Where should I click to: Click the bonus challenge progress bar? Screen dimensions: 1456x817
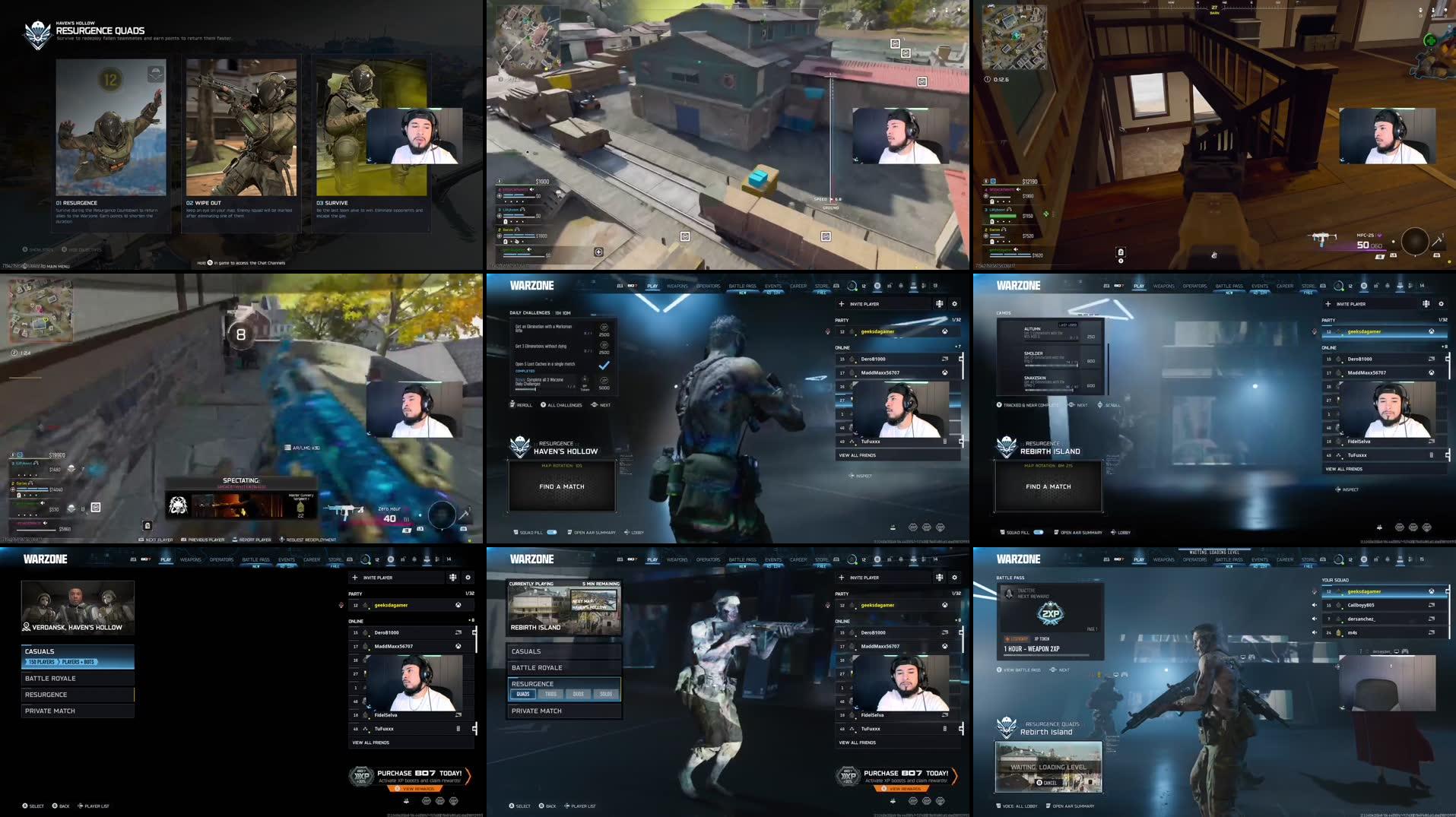pyautogui.click(x=526, y=388)
